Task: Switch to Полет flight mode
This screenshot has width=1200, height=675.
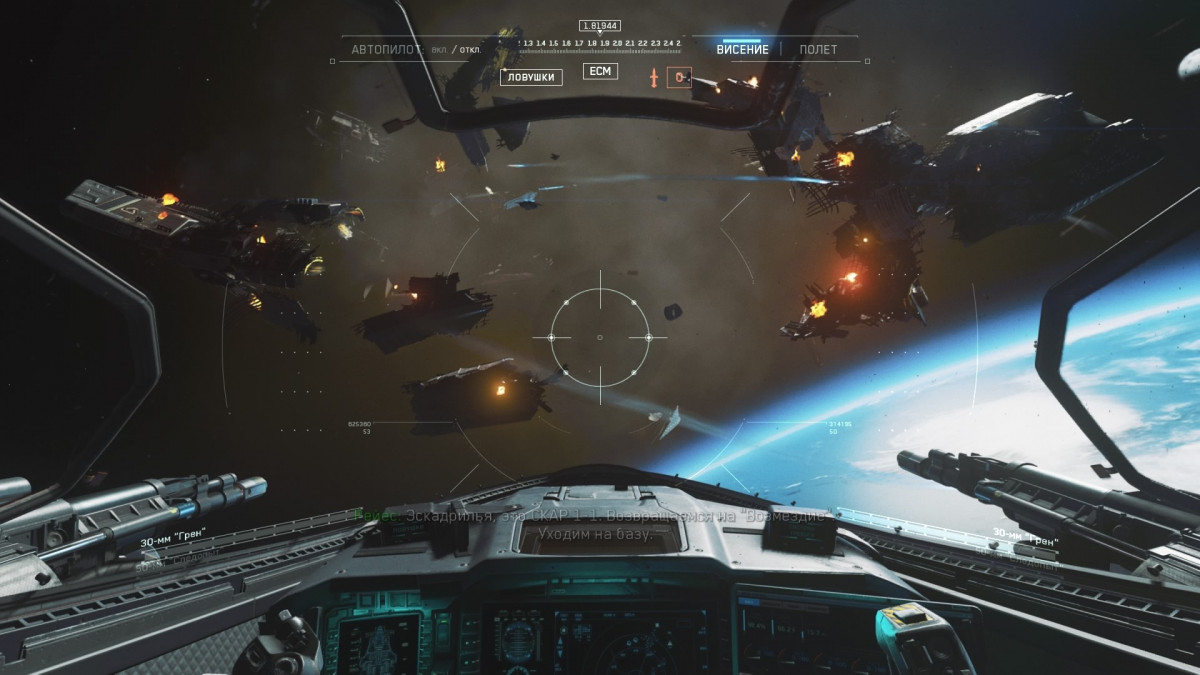Action: coord(818,50)
